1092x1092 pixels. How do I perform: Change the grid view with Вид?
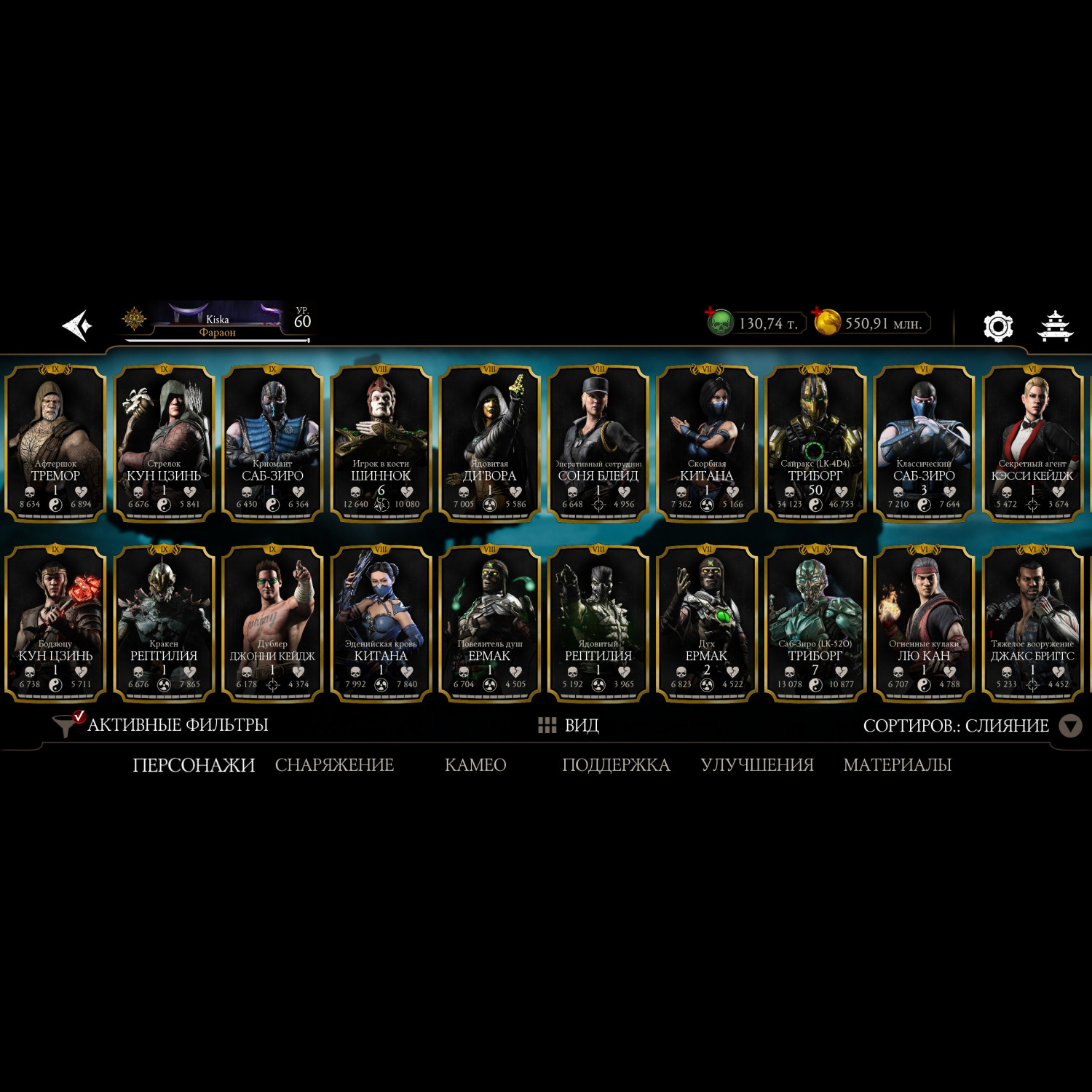(569, 725)
